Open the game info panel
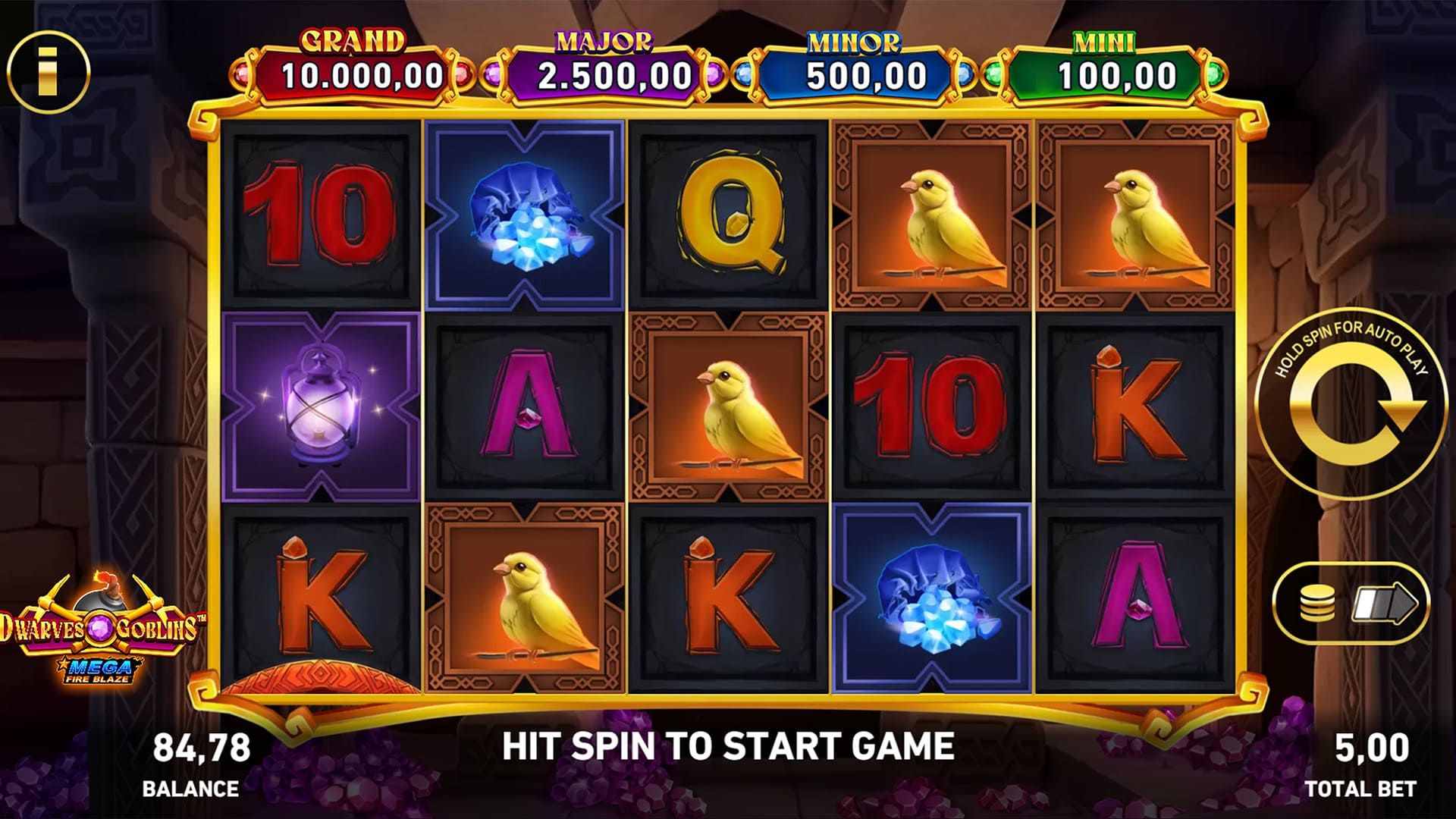The image size is (1456, 819). [x=49, y=73]
